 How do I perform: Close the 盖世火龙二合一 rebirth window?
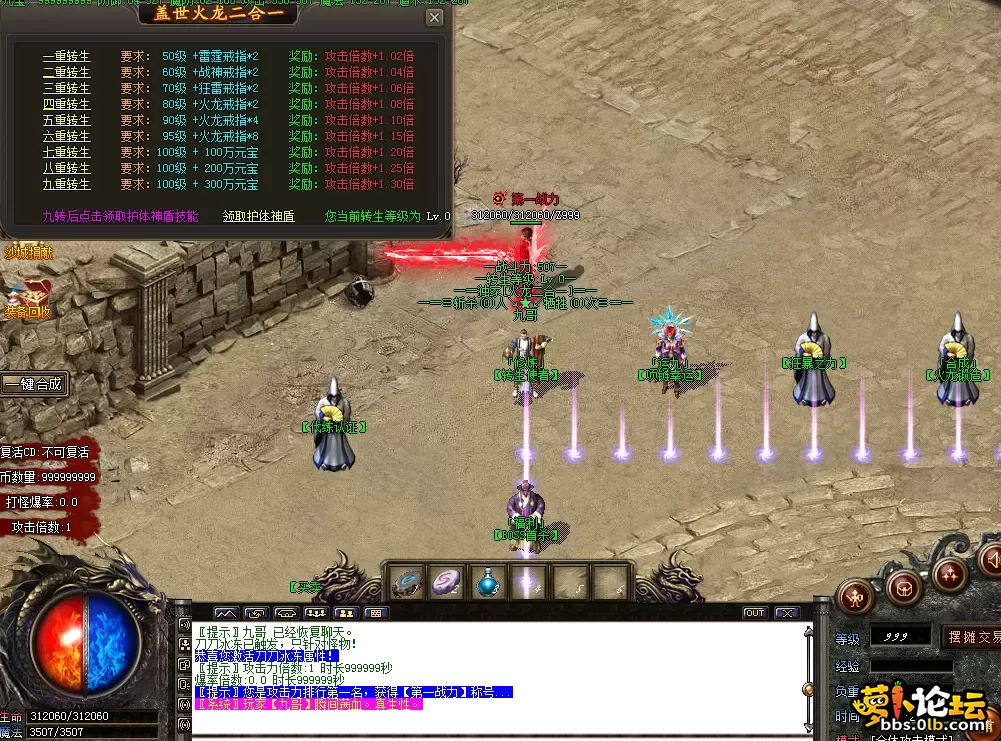click(x=434, y=17)
